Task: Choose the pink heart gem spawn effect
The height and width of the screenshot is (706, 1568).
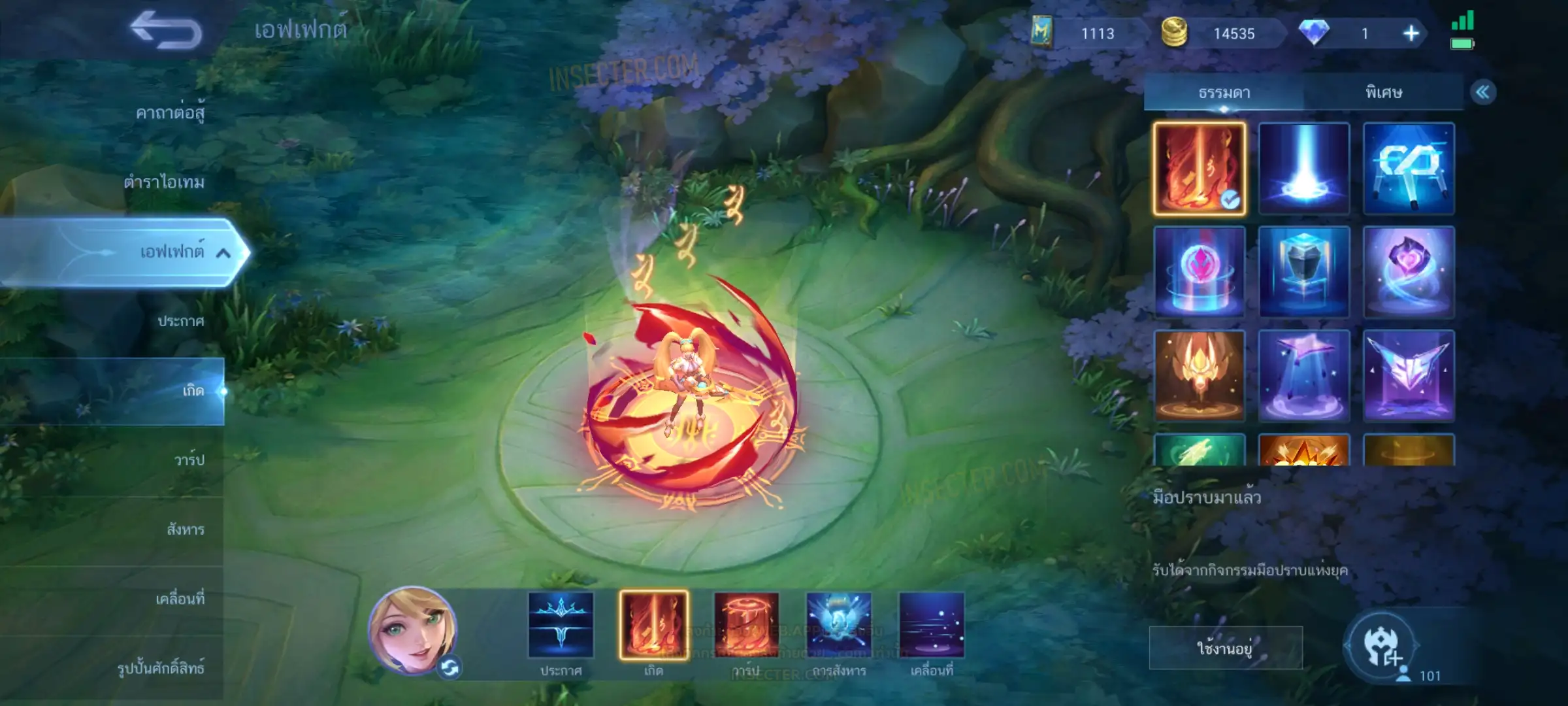Action: pos(1408,272)
